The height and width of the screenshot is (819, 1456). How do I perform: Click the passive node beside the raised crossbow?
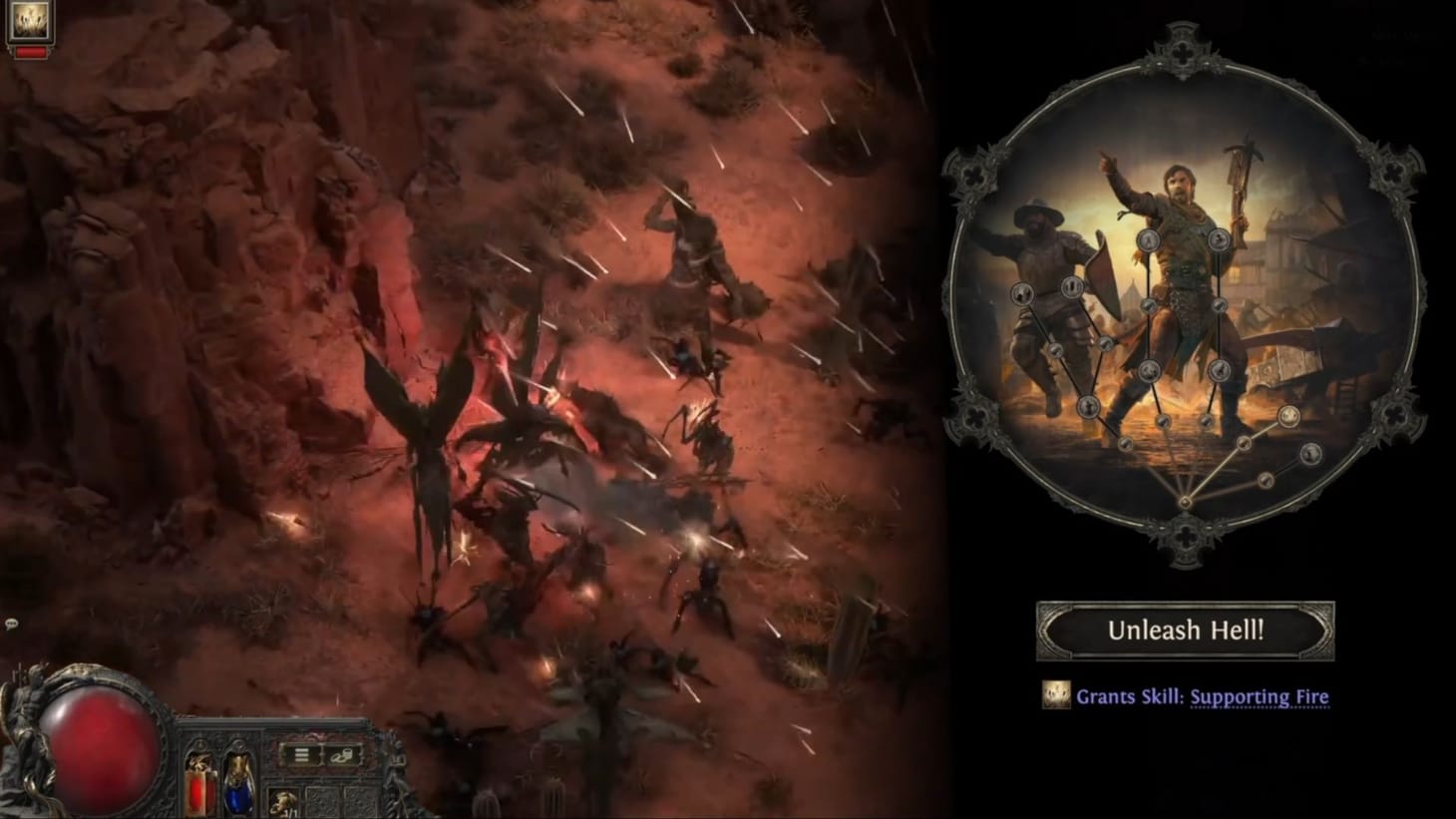click(1219, 238)
